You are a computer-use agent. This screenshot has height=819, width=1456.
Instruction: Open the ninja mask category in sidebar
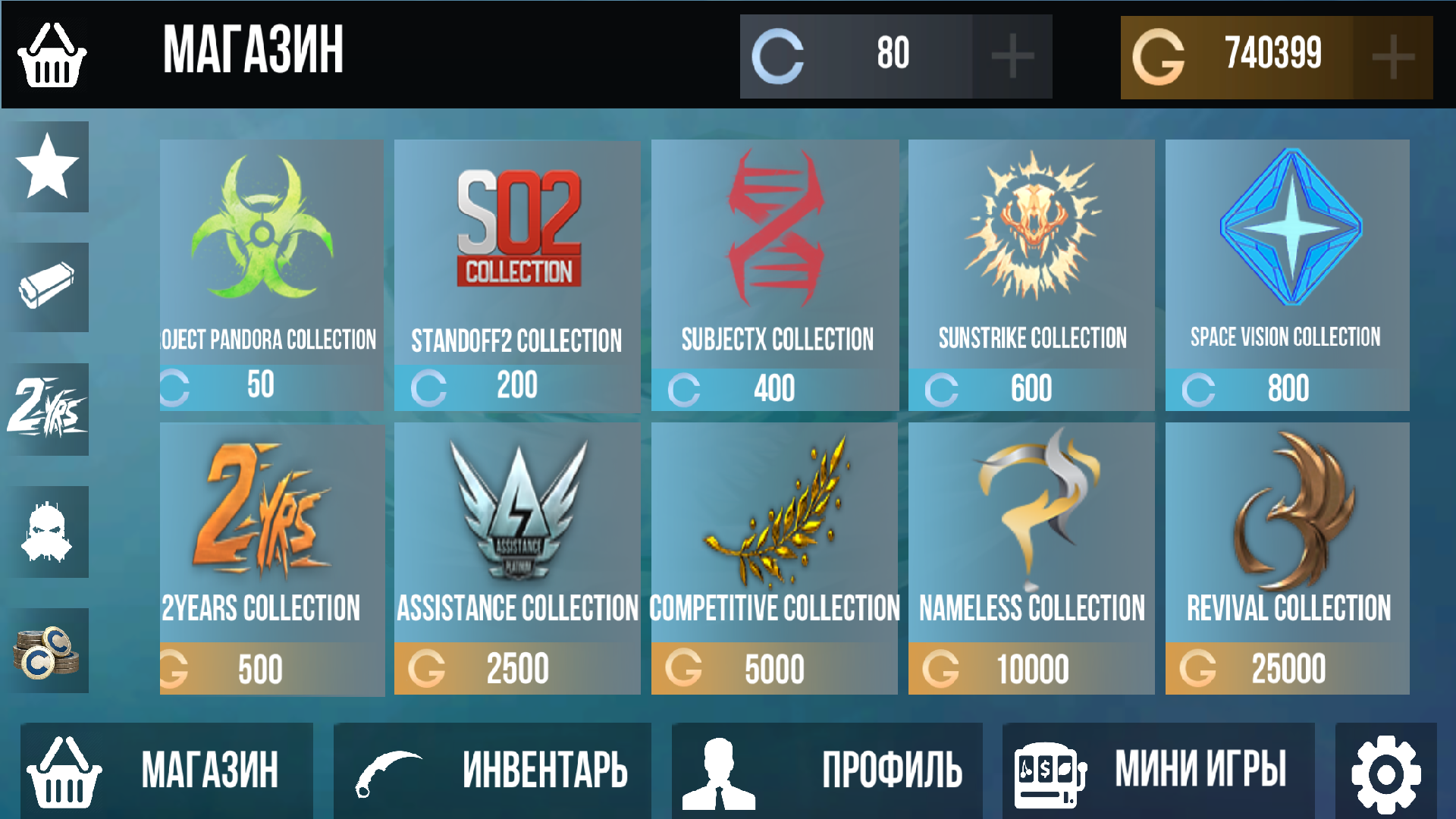(48, 531)
